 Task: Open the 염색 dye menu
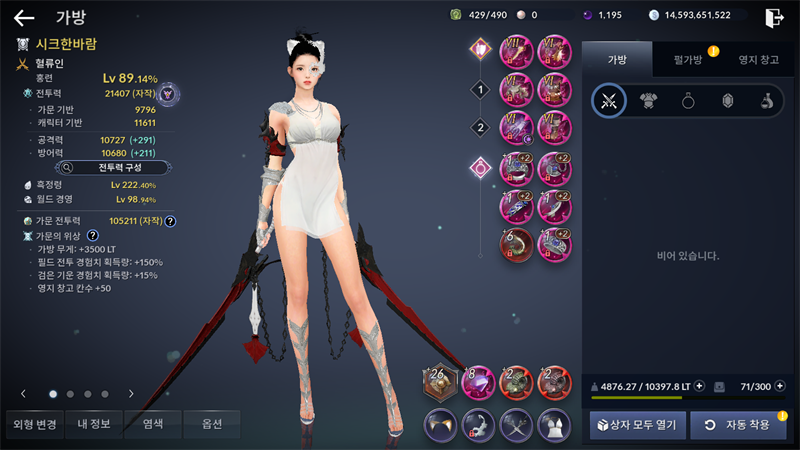[x=153, y=424]
